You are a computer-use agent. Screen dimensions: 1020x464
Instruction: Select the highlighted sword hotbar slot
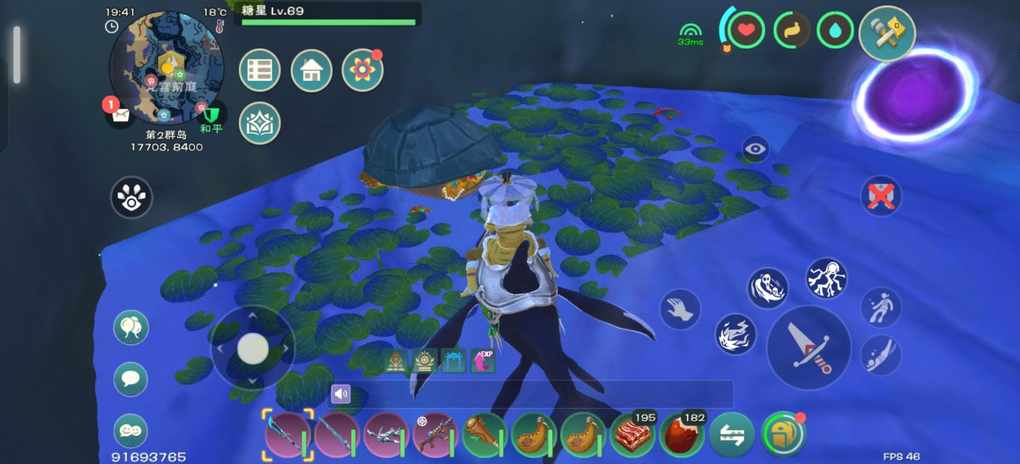tap(288, 435)
